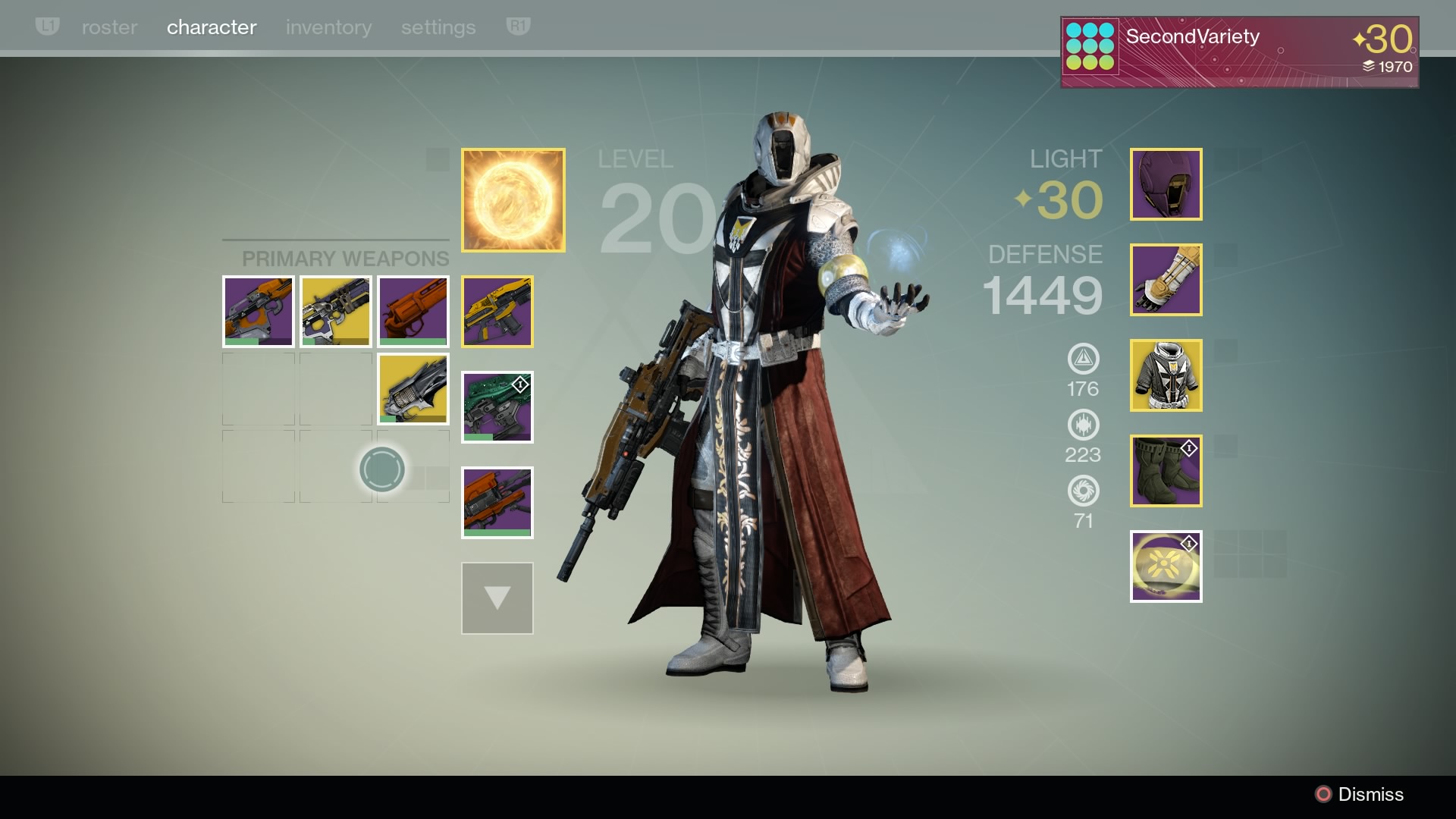This screenshot has height=819, width=1456.
Task: Choose the orange auto rifle on purple
Action: pos(259,312)
